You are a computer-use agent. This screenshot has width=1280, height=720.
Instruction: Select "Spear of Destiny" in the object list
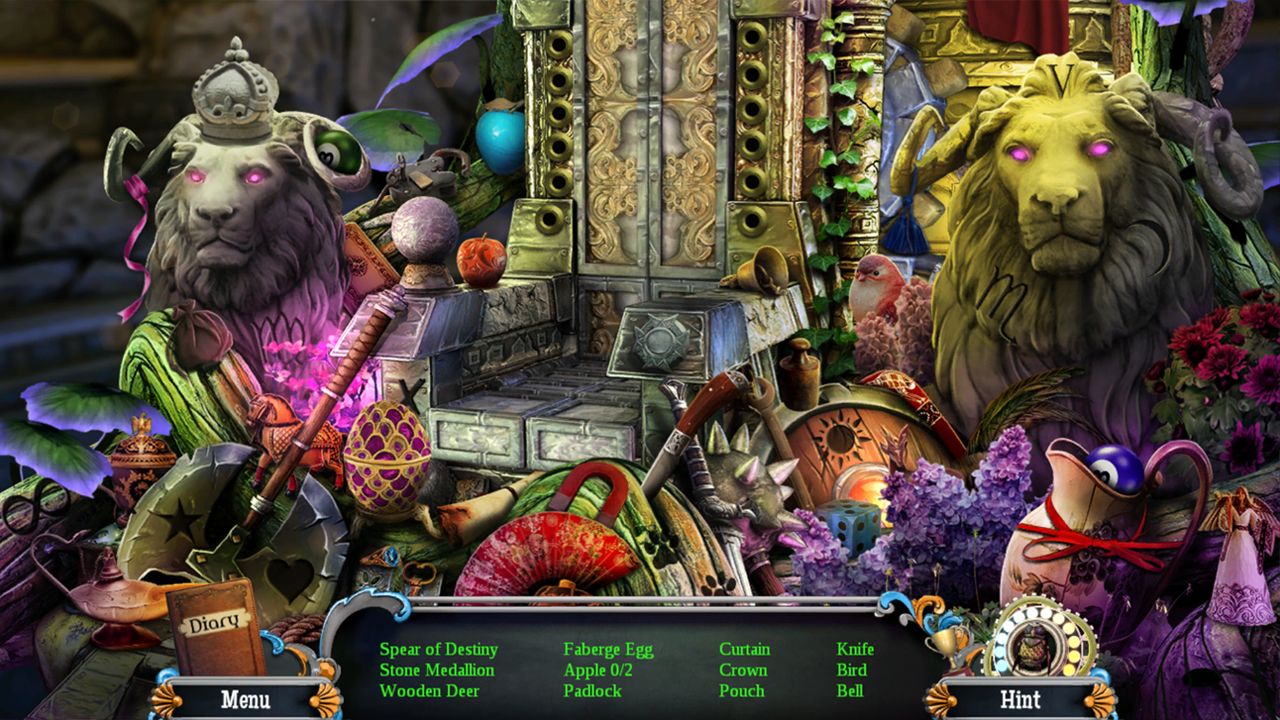click(x=437, y=648)
